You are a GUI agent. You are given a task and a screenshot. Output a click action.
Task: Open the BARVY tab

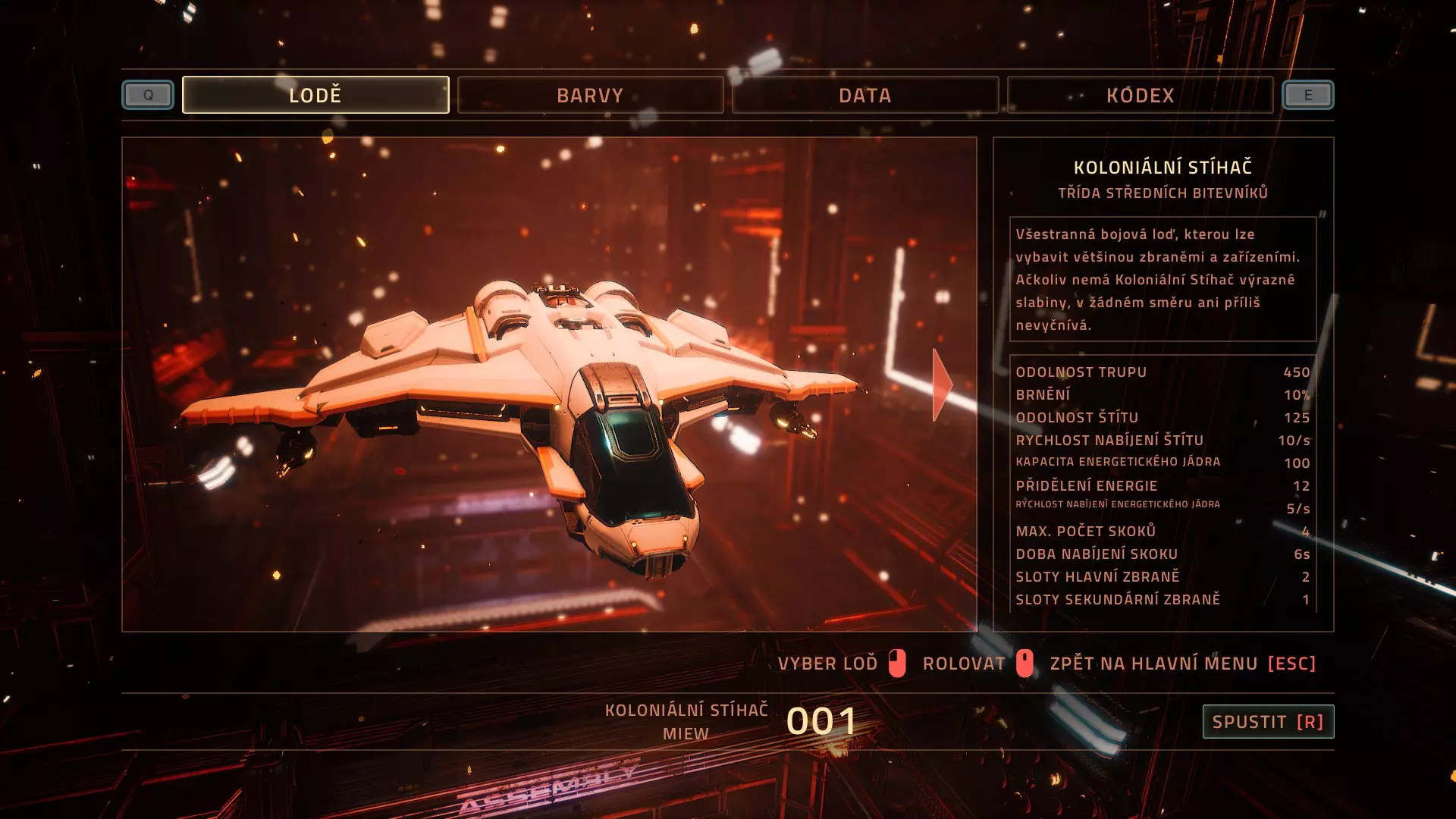click(590, 95)
